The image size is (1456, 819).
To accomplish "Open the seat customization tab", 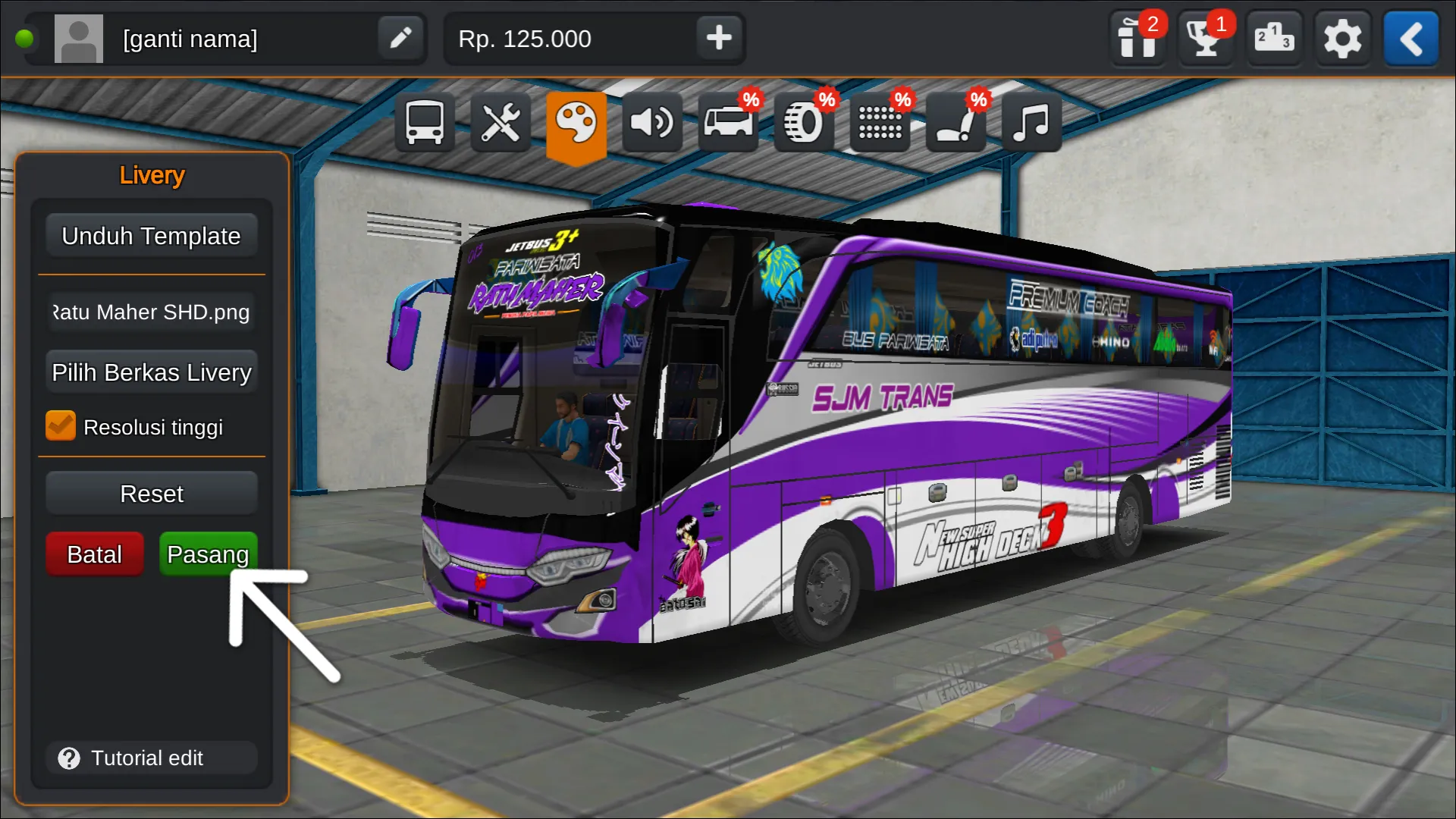I will [955, 122].
